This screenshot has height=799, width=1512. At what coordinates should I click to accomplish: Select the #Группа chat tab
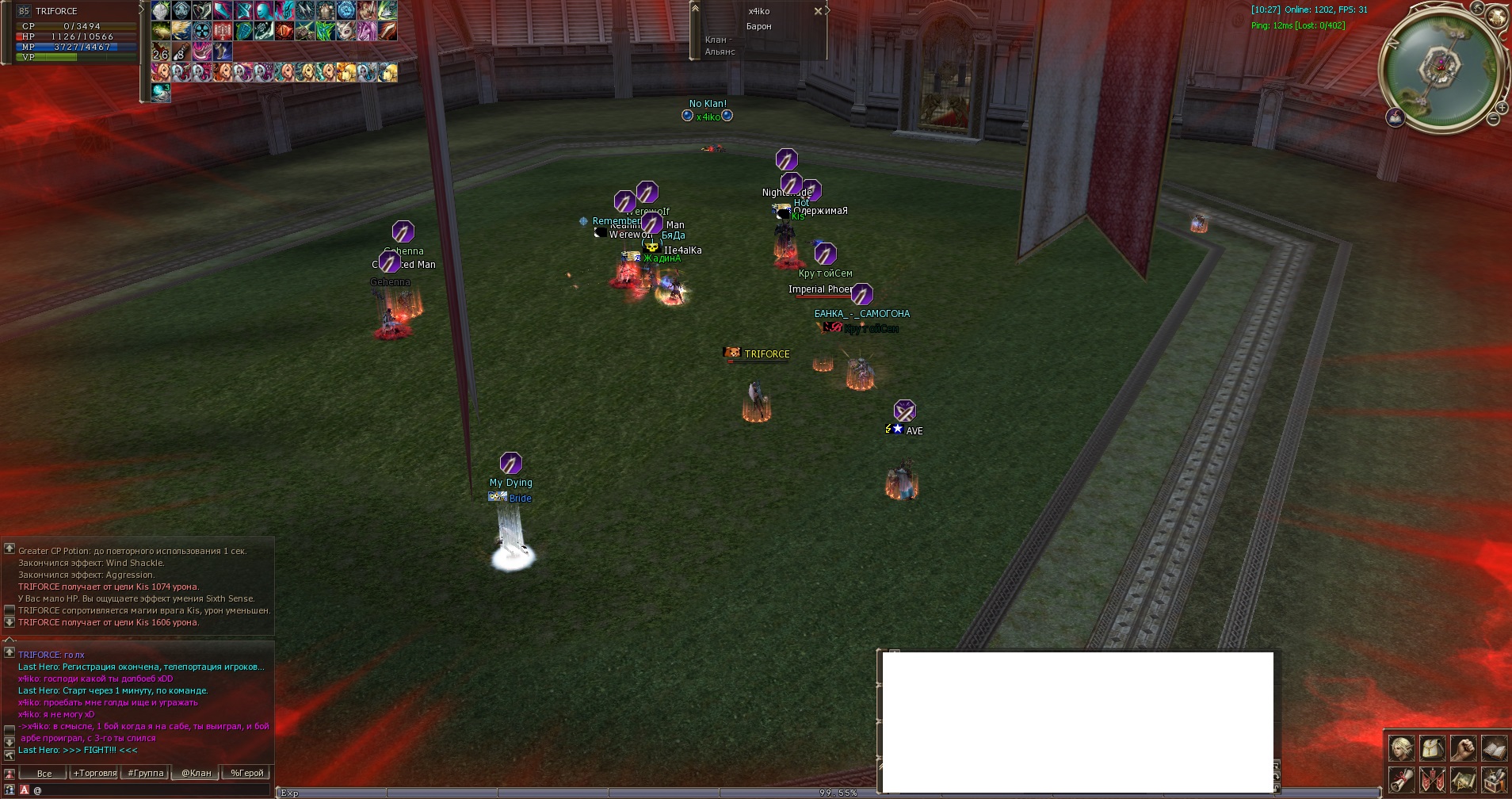pyautogui.click(x=146, y=773)
